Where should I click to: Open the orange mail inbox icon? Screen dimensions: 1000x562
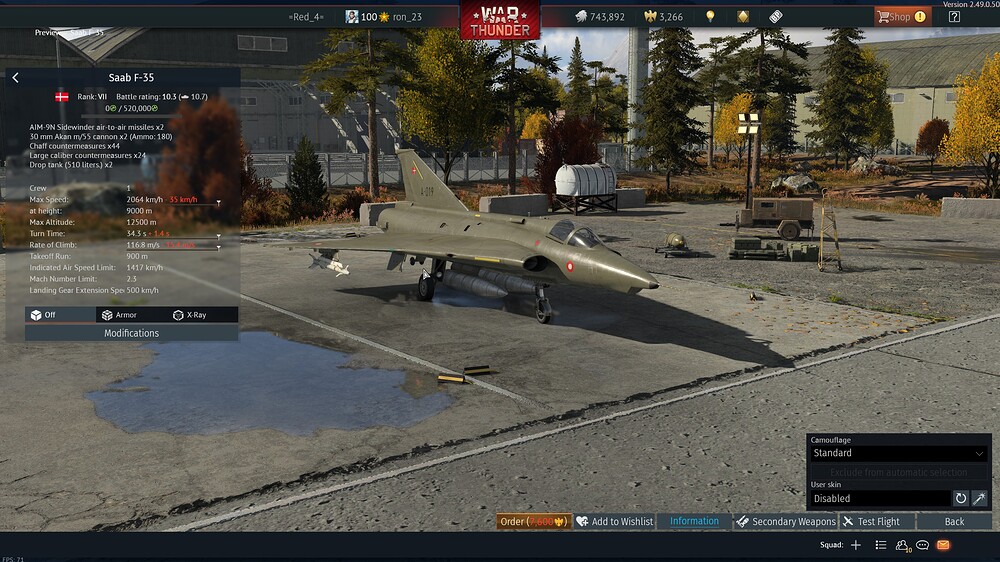943,545
